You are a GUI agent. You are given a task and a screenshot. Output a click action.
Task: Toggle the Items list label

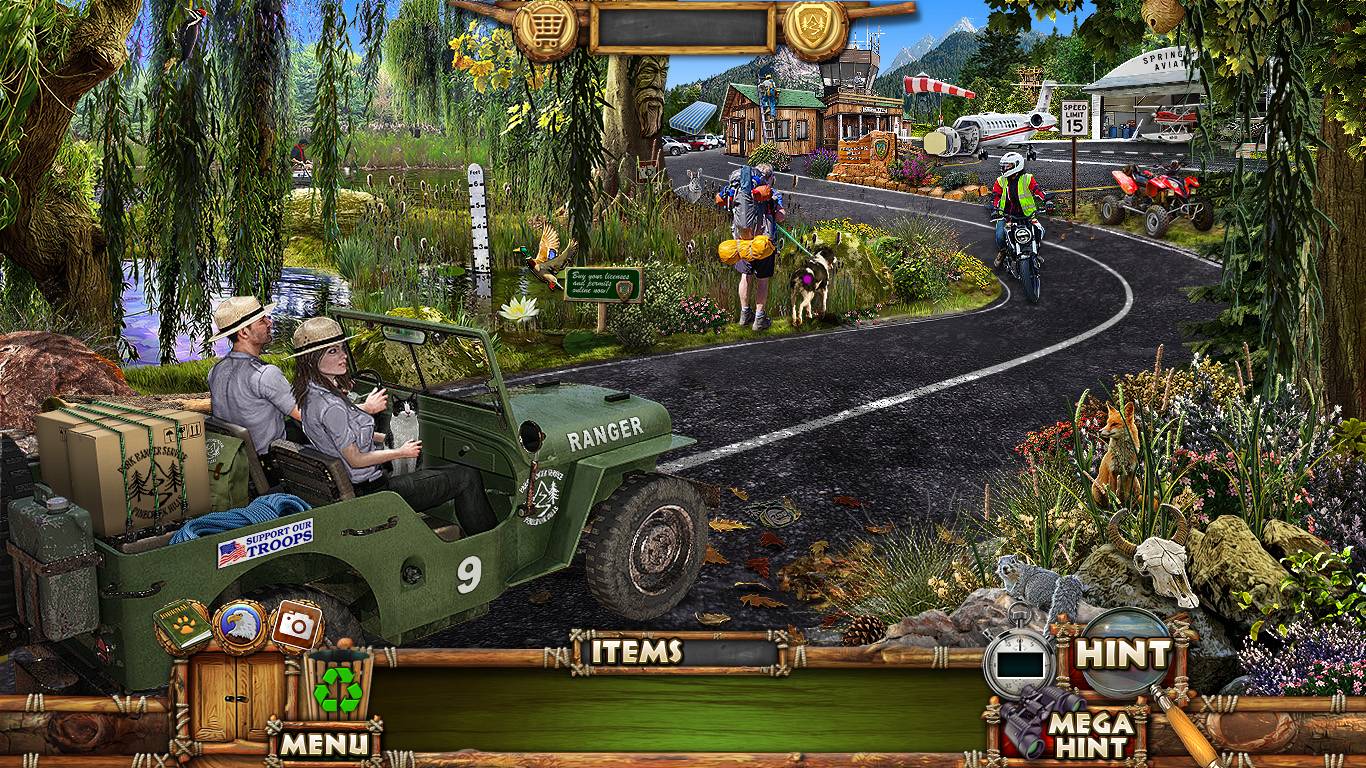point(636,652)
